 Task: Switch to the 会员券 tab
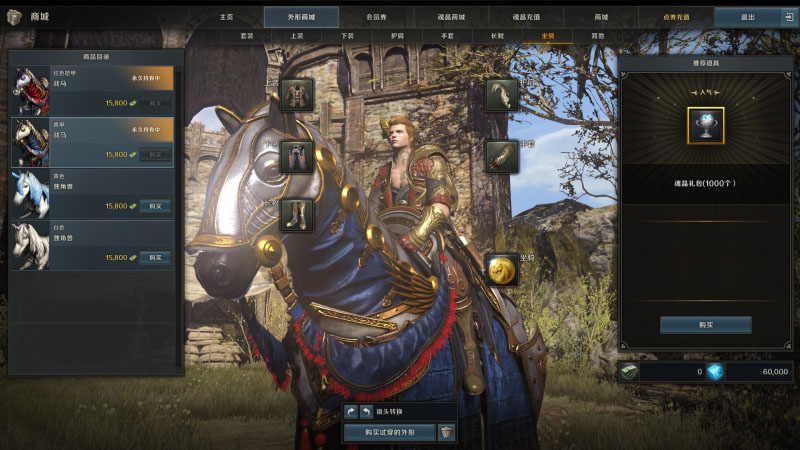[376, 17]
